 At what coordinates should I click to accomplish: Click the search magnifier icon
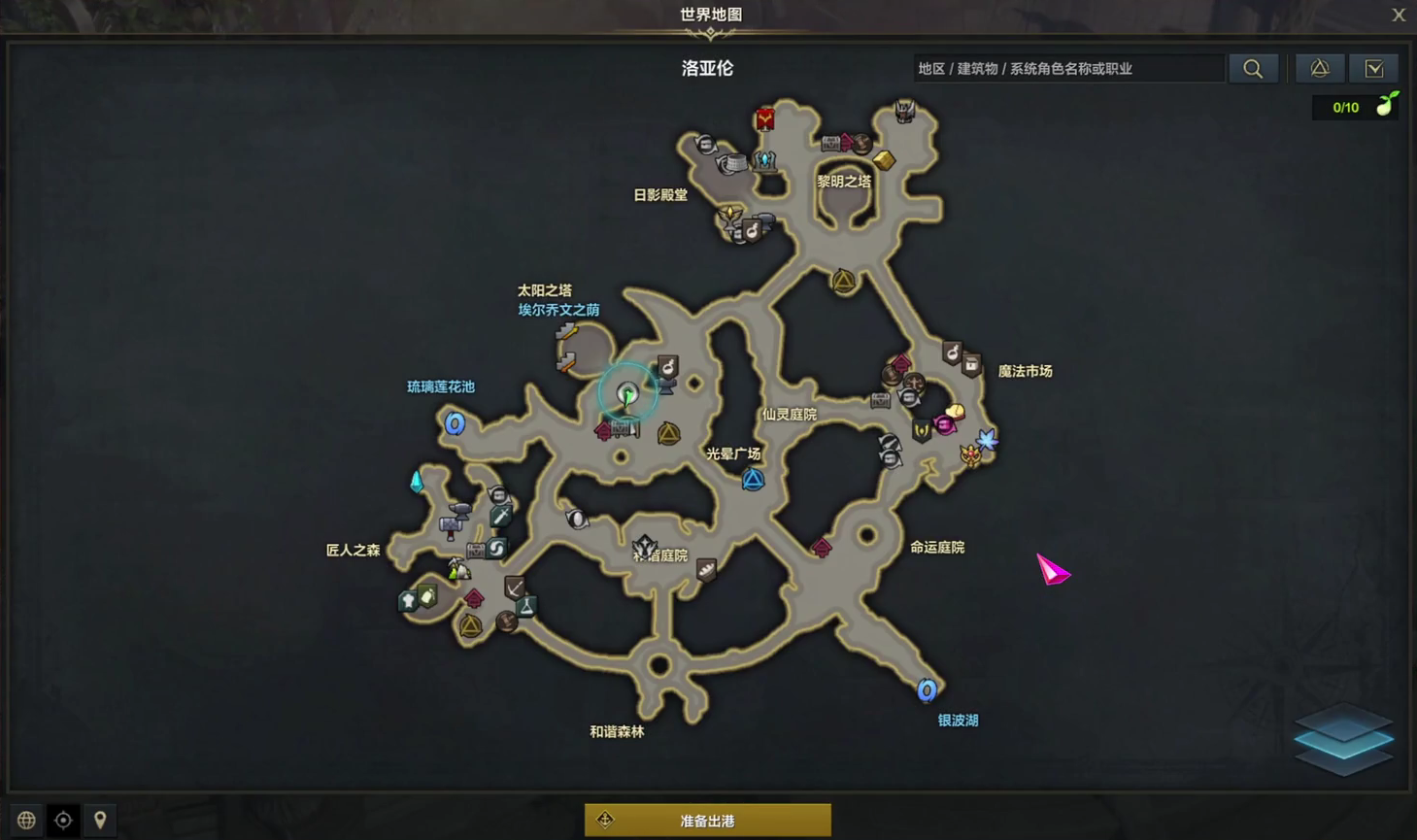click(1252, 68)
